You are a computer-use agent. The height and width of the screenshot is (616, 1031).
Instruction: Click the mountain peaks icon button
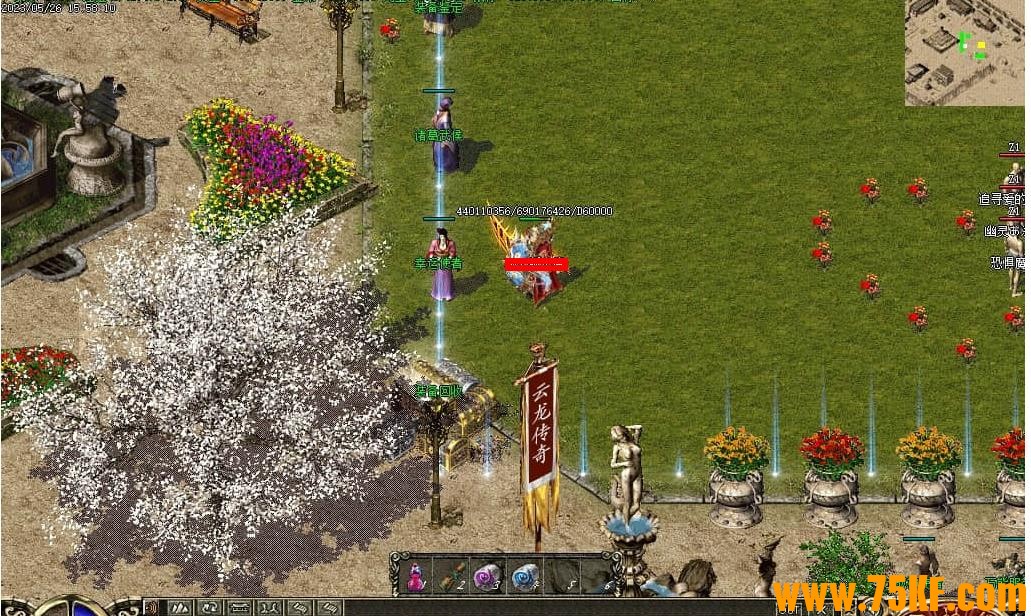pyautogui.click(x=180, y=607)
